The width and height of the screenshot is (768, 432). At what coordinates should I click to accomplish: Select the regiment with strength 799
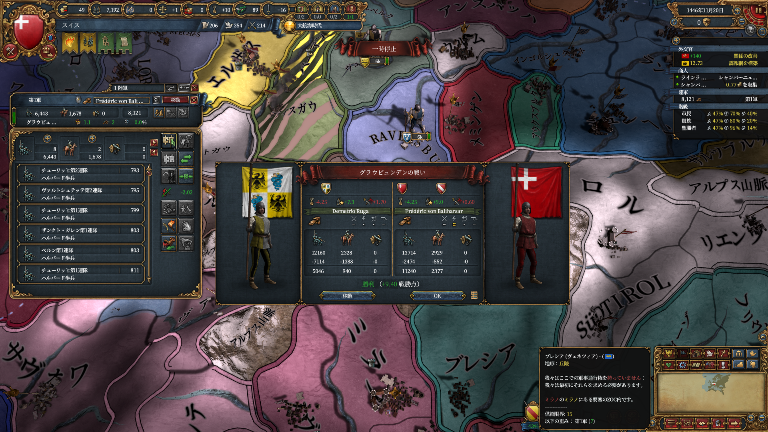tap(82, 209)
